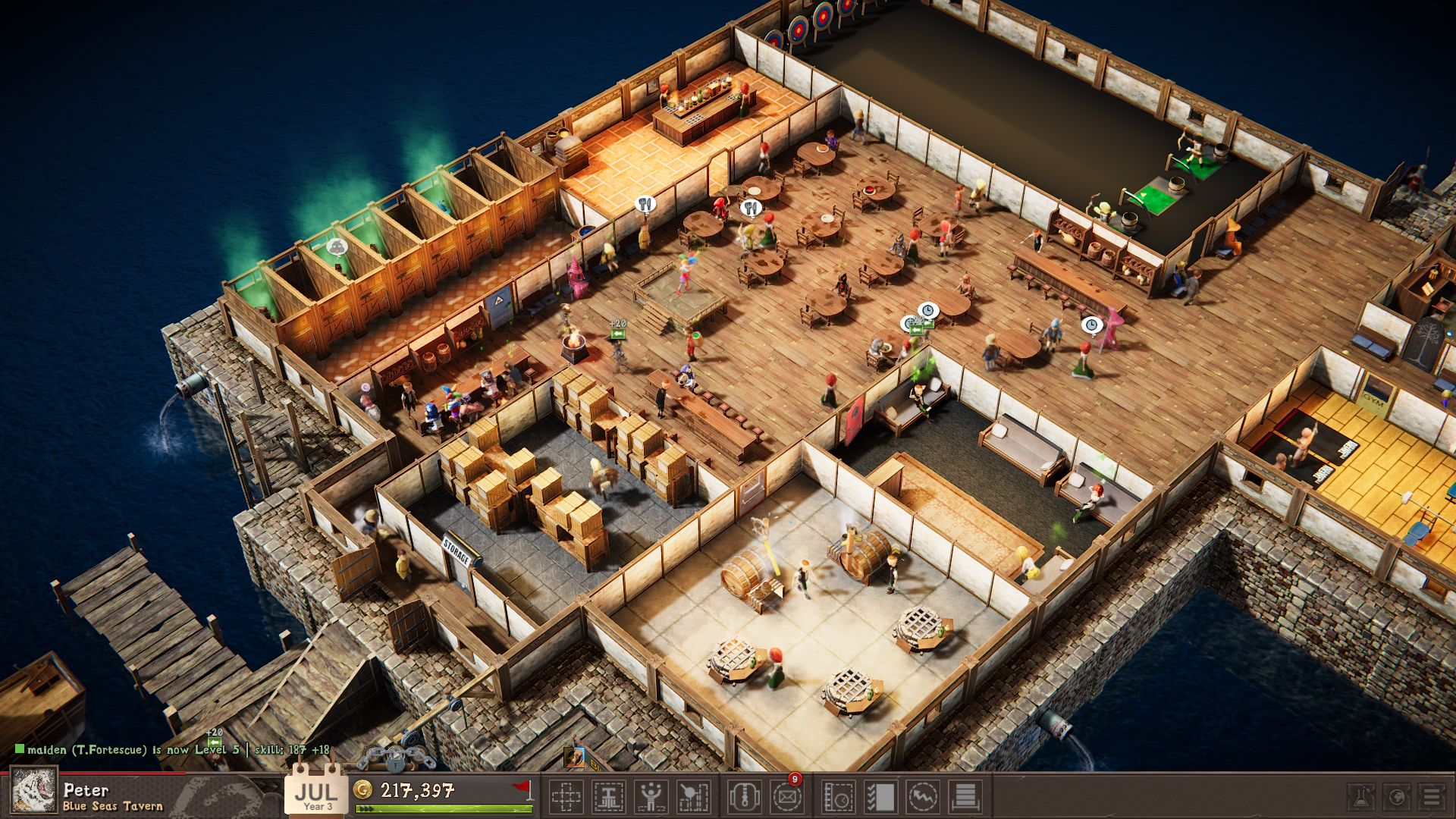
Task: Open the research flask panel
Action: tap(1361, 795)
